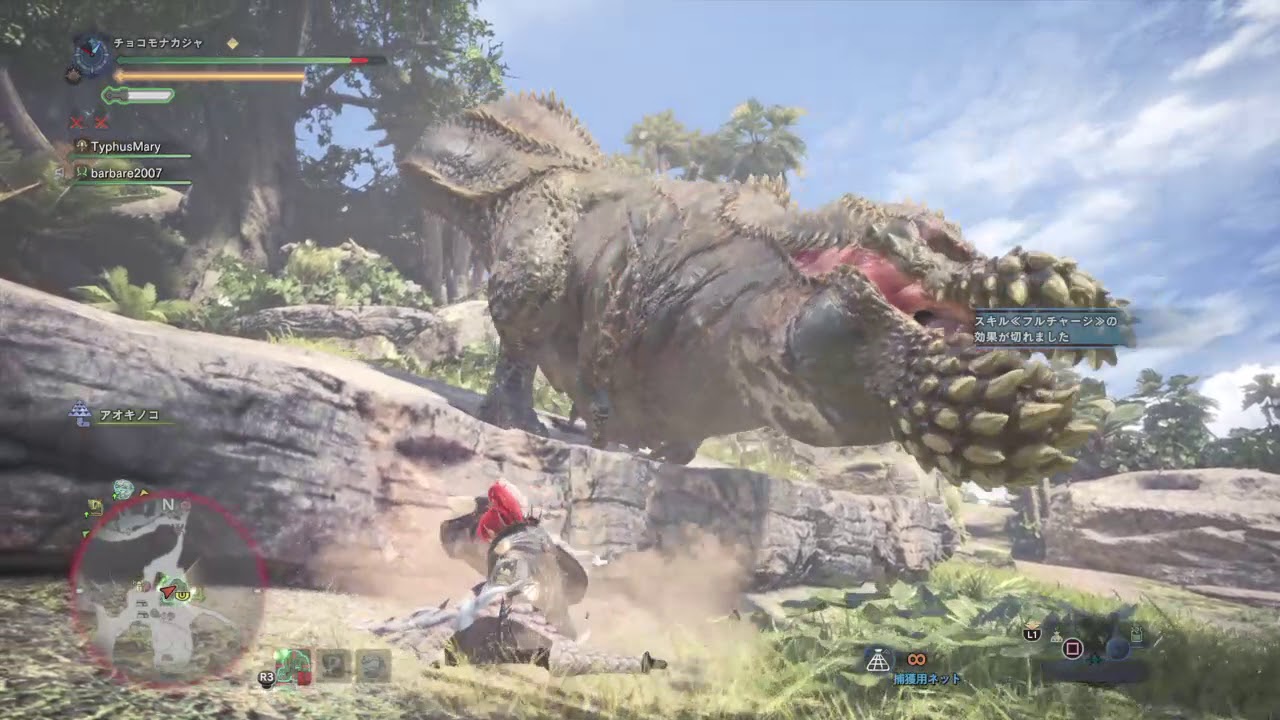The height and width of the screenshot is (720, 1280).
Task: Click the quest target icon under the compass
Action: pos(73,75)
